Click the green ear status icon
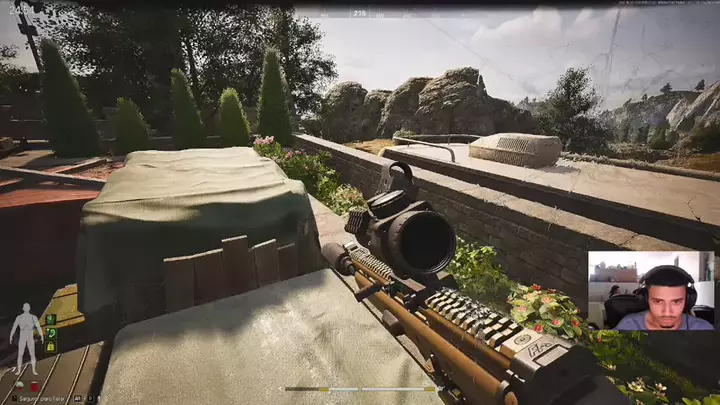Image resolution: width=720 pixels, height=405 pixels. click(51, 333)
